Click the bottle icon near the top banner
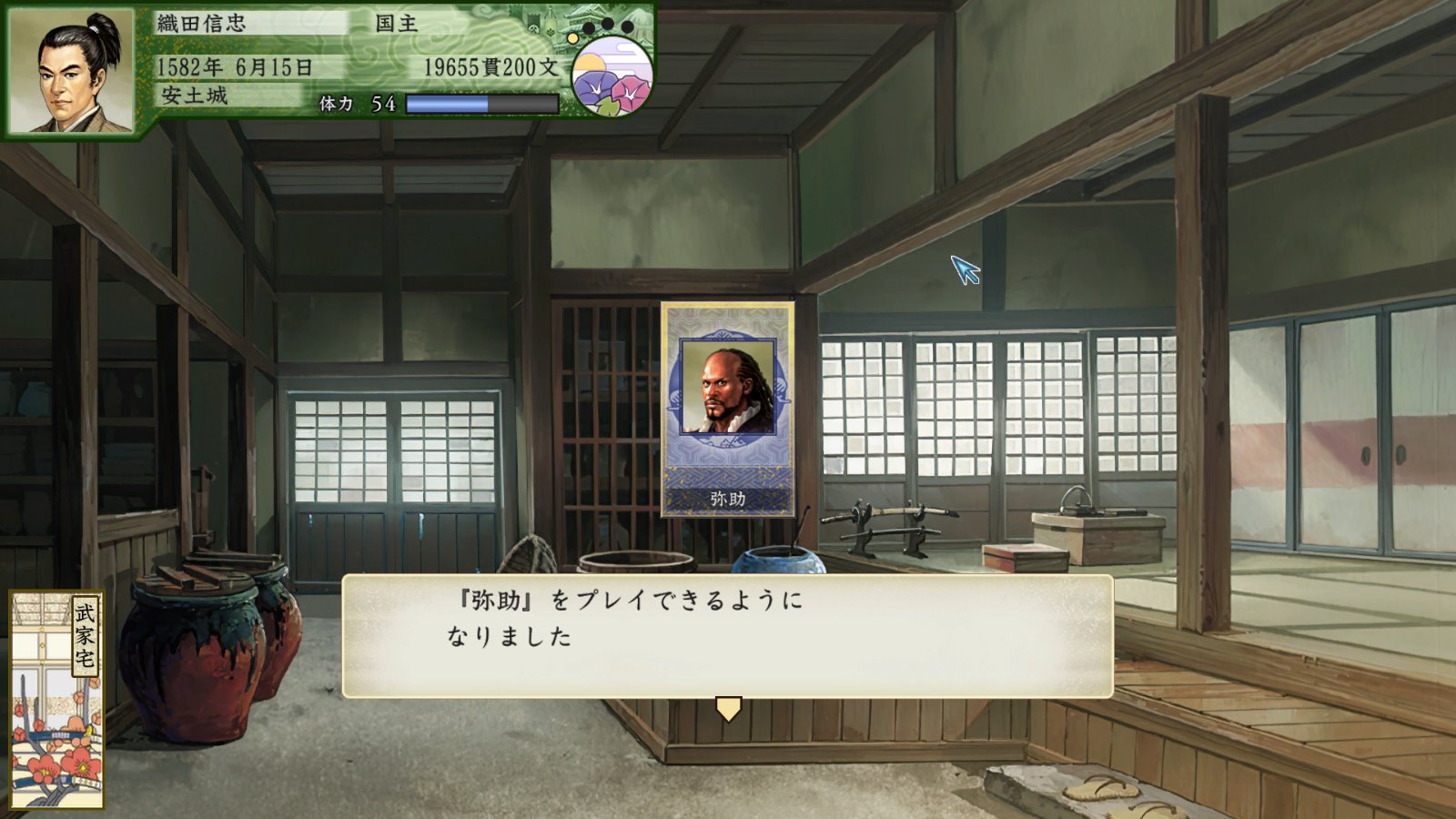This screenshot has width=1456, height=819. 551,21
